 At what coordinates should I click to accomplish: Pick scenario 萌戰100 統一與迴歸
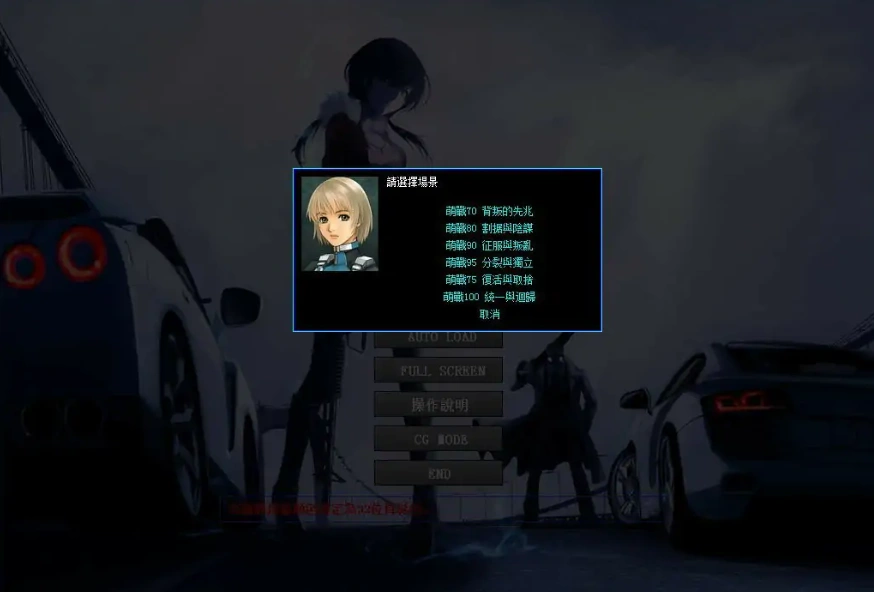pos(489,297)
